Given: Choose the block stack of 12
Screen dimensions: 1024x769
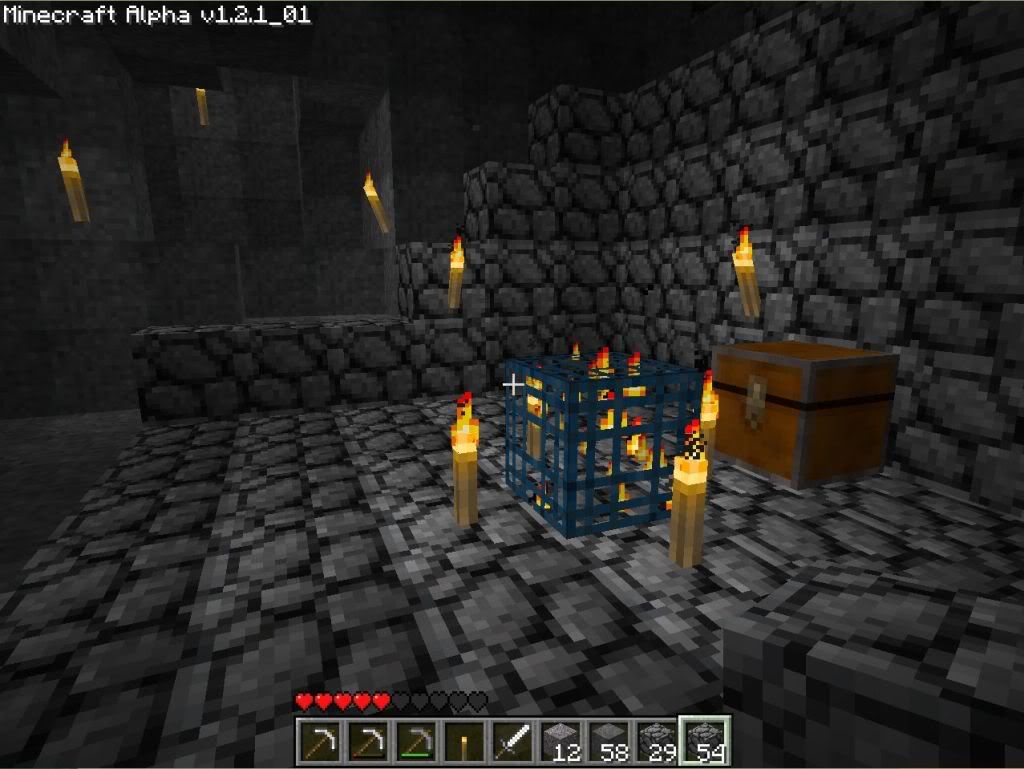Looking at the screenshot, I should coord(560,742).
